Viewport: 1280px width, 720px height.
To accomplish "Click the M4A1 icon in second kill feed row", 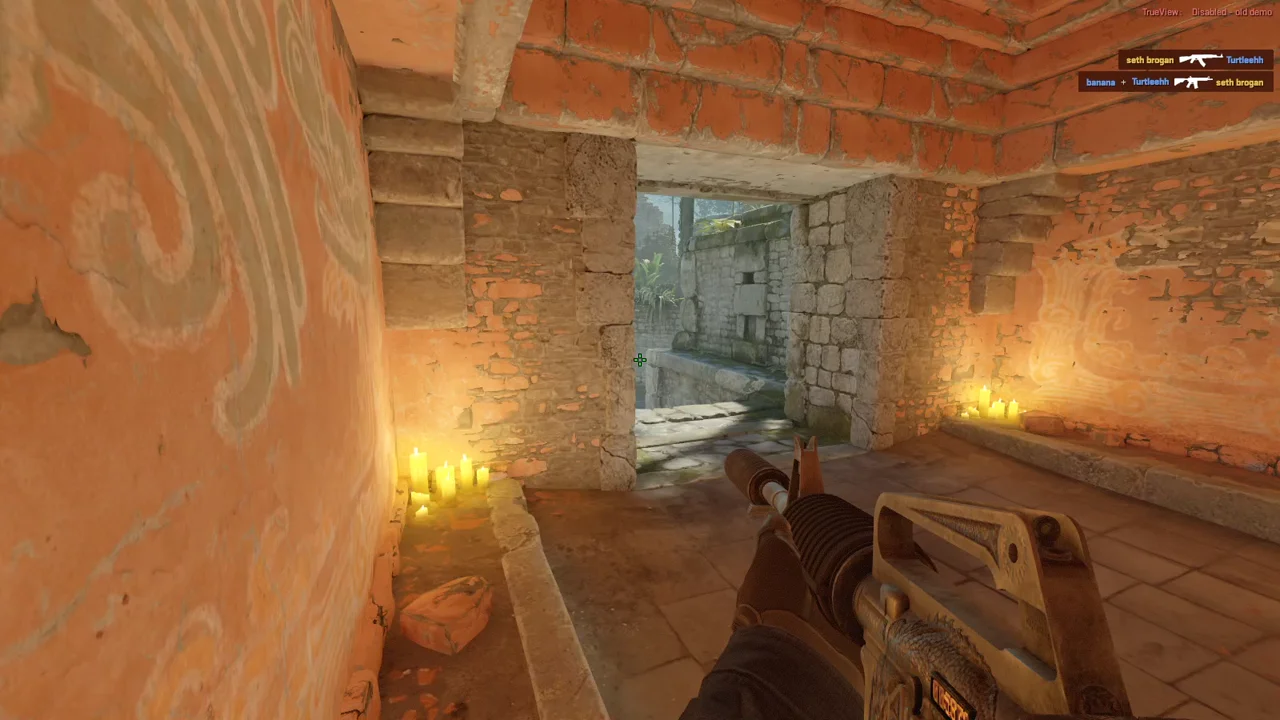I will (1193, 82).
